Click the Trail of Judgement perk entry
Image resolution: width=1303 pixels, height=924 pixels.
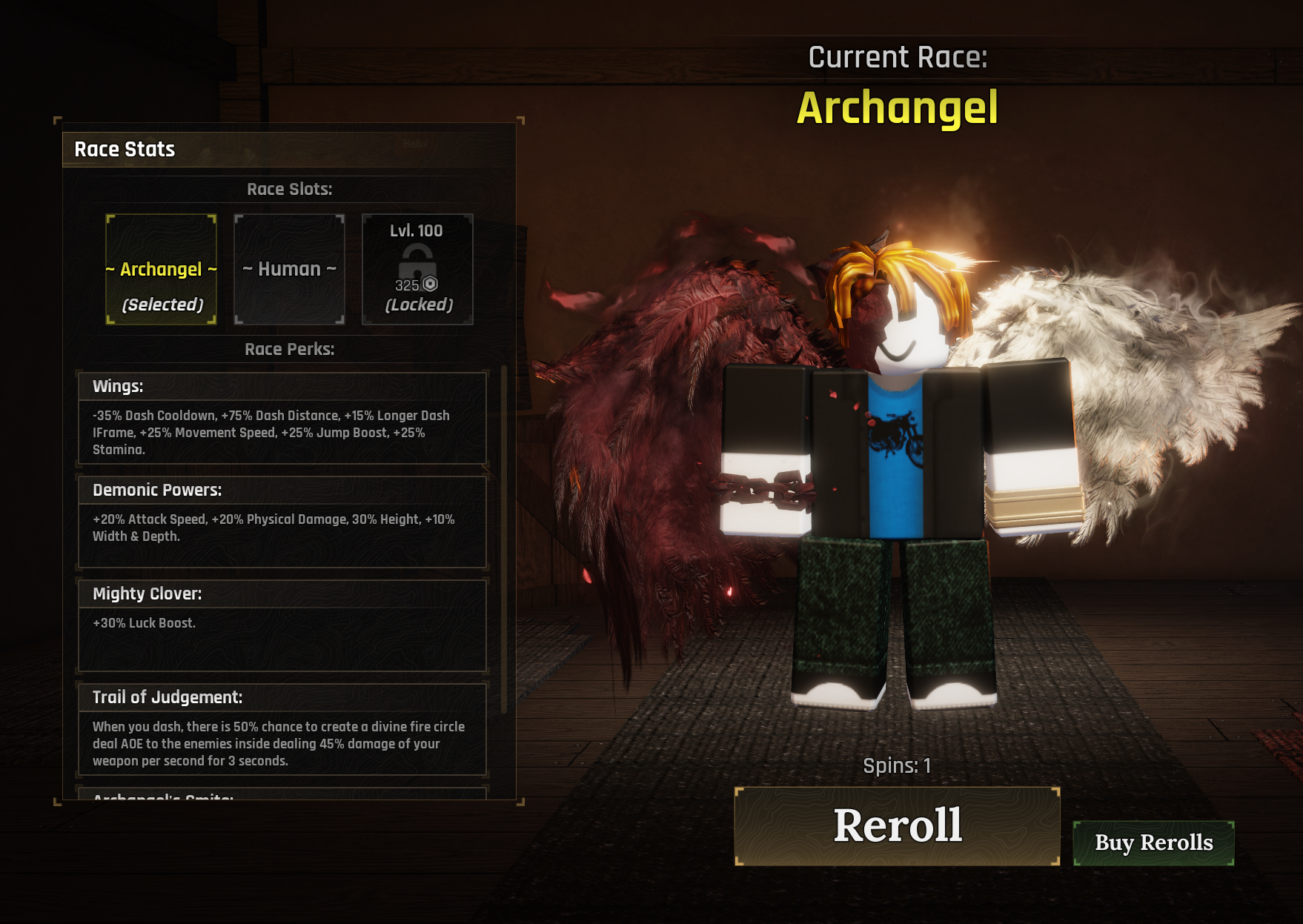(282, 729)
